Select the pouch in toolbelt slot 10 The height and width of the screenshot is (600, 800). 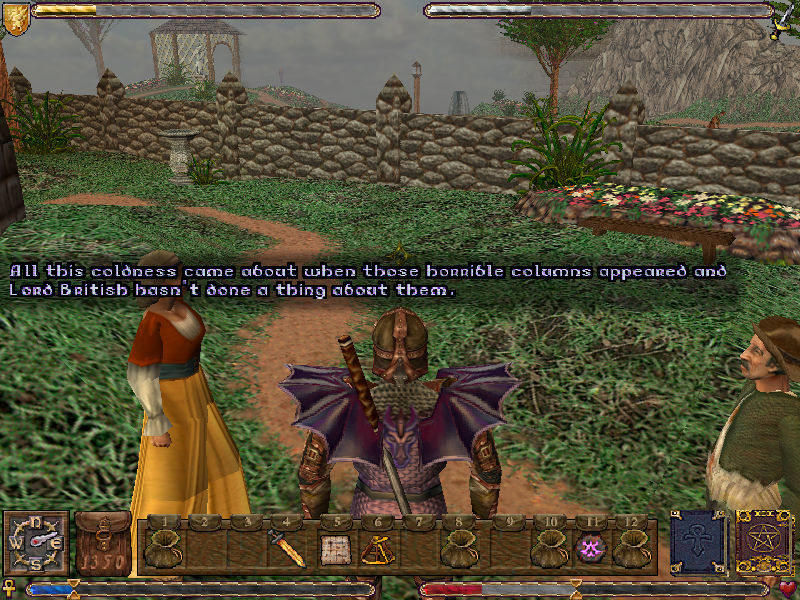point(548,548)
